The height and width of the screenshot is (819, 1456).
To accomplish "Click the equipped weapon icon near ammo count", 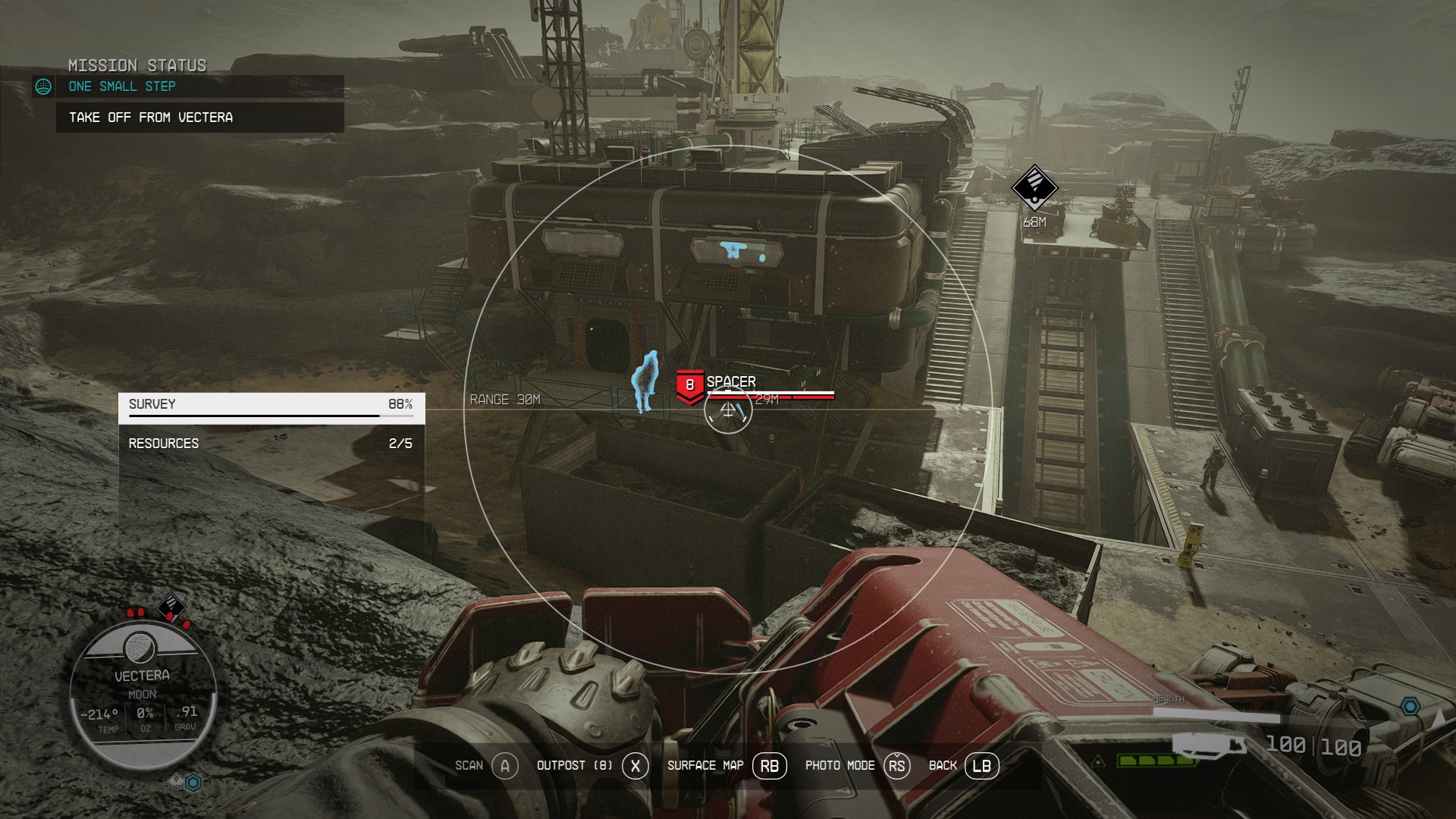I will click(1209, 744).
